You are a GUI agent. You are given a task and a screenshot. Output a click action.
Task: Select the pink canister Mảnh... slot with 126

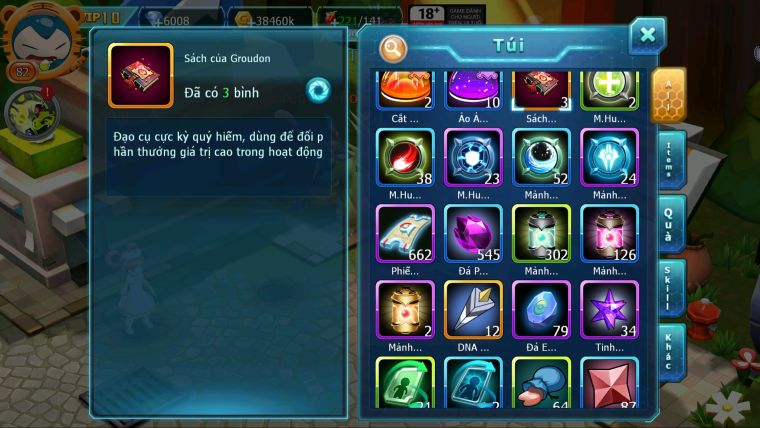(x=609, y=234)
